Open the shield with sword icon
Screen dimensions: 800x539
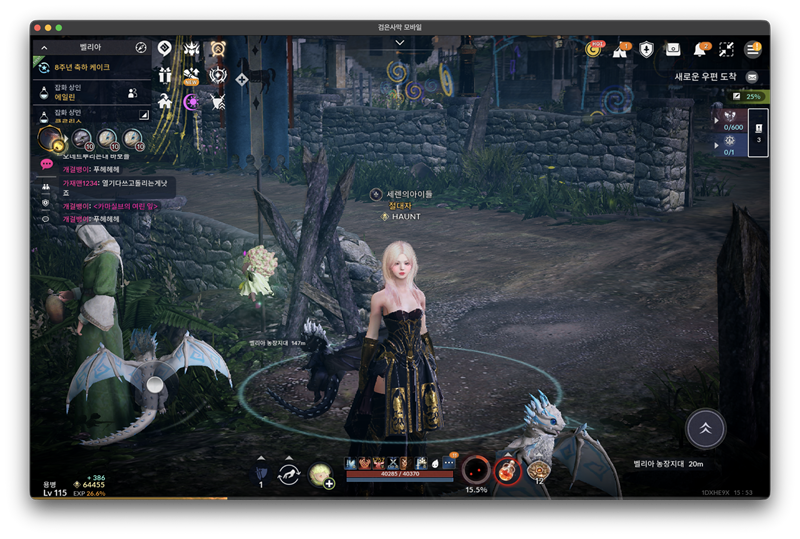(646, 49)
